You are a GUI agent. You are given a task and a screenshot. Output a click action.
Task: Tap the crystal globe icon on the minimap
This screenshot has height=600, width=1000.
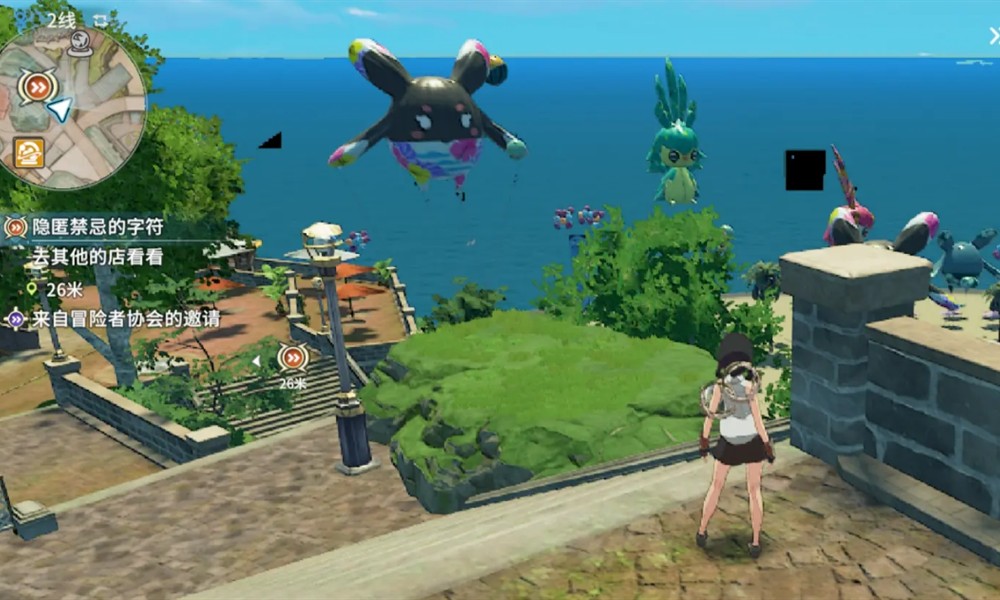pyautogui.click(x=80, y=42)
